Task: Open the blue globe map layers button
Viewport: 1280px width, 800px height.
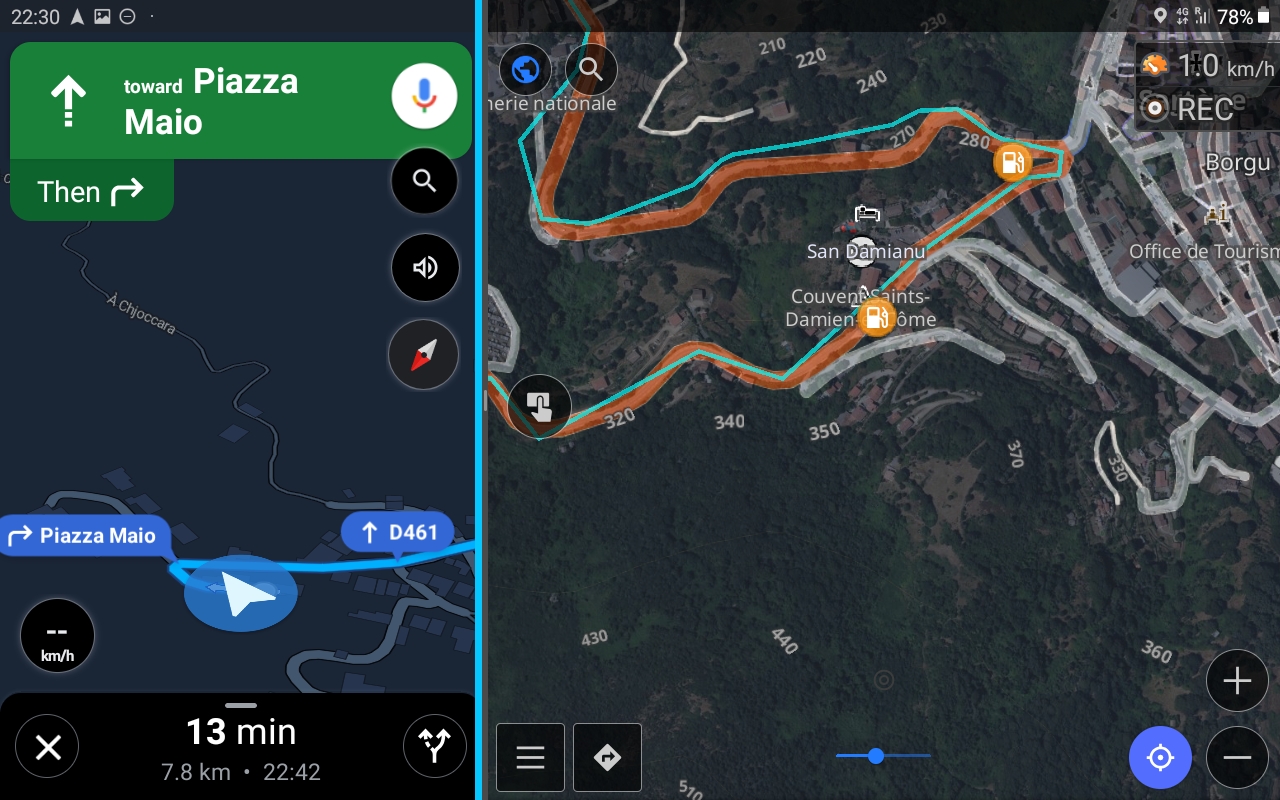Action: coord(525,70)
